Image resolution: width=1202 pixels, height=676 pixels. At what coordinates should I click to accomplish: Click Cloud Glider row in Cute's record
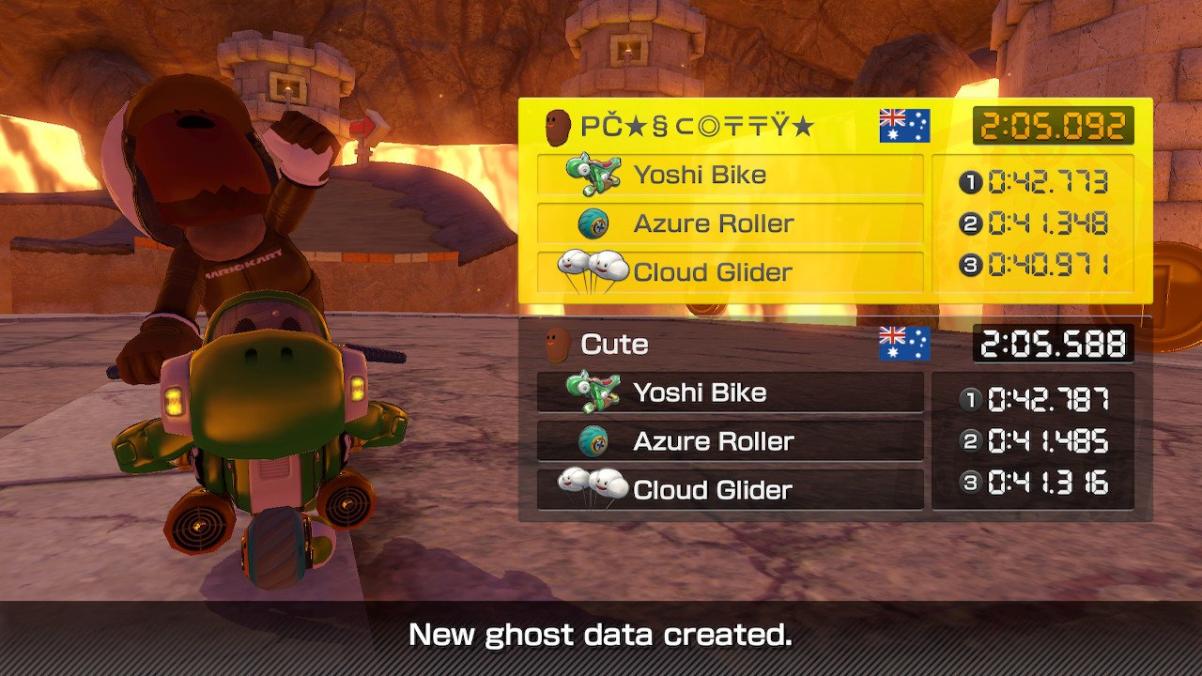[730, 490]
